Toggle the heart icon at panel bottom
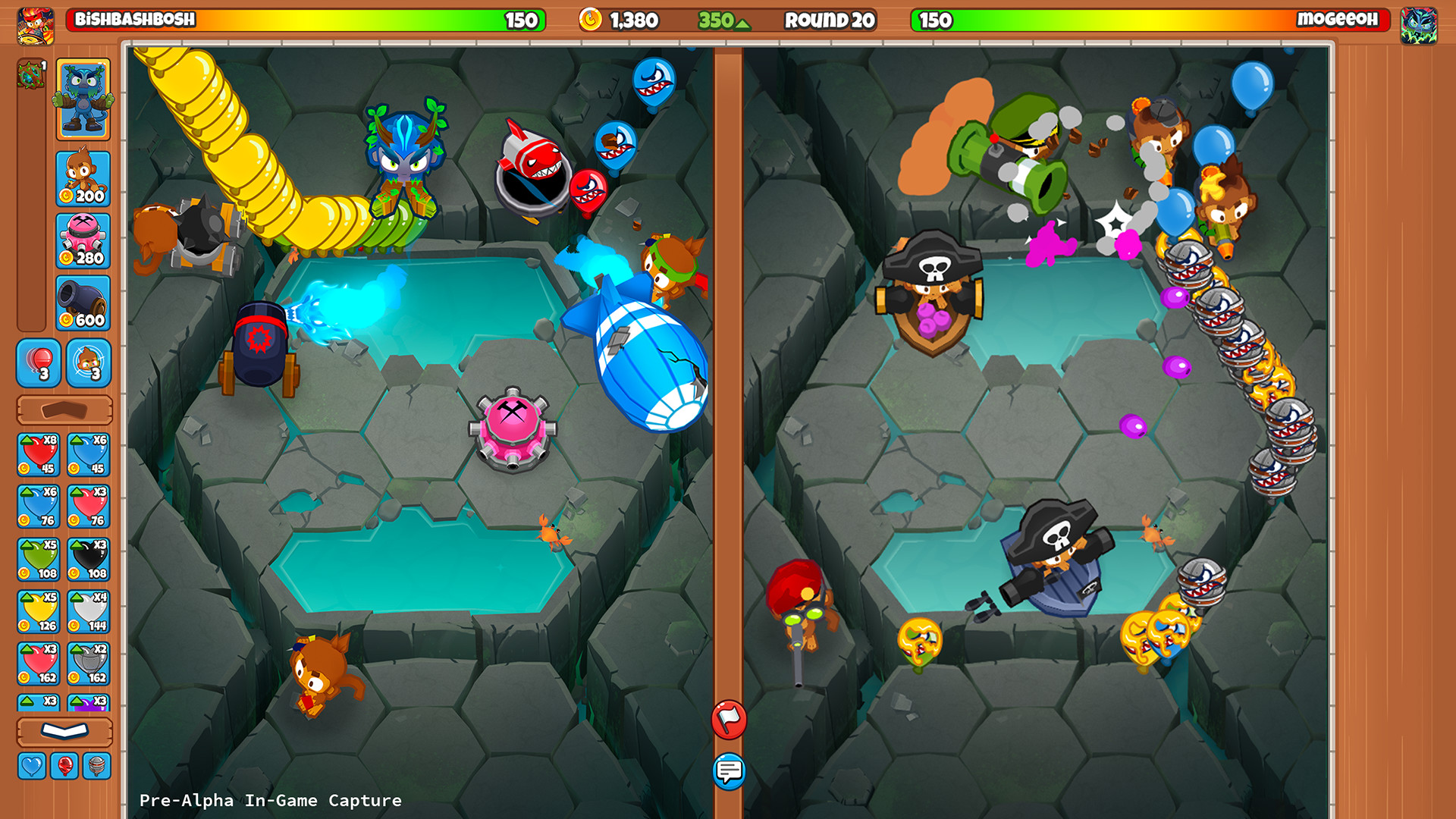1456x819 pixels. [x=32, y=767]
